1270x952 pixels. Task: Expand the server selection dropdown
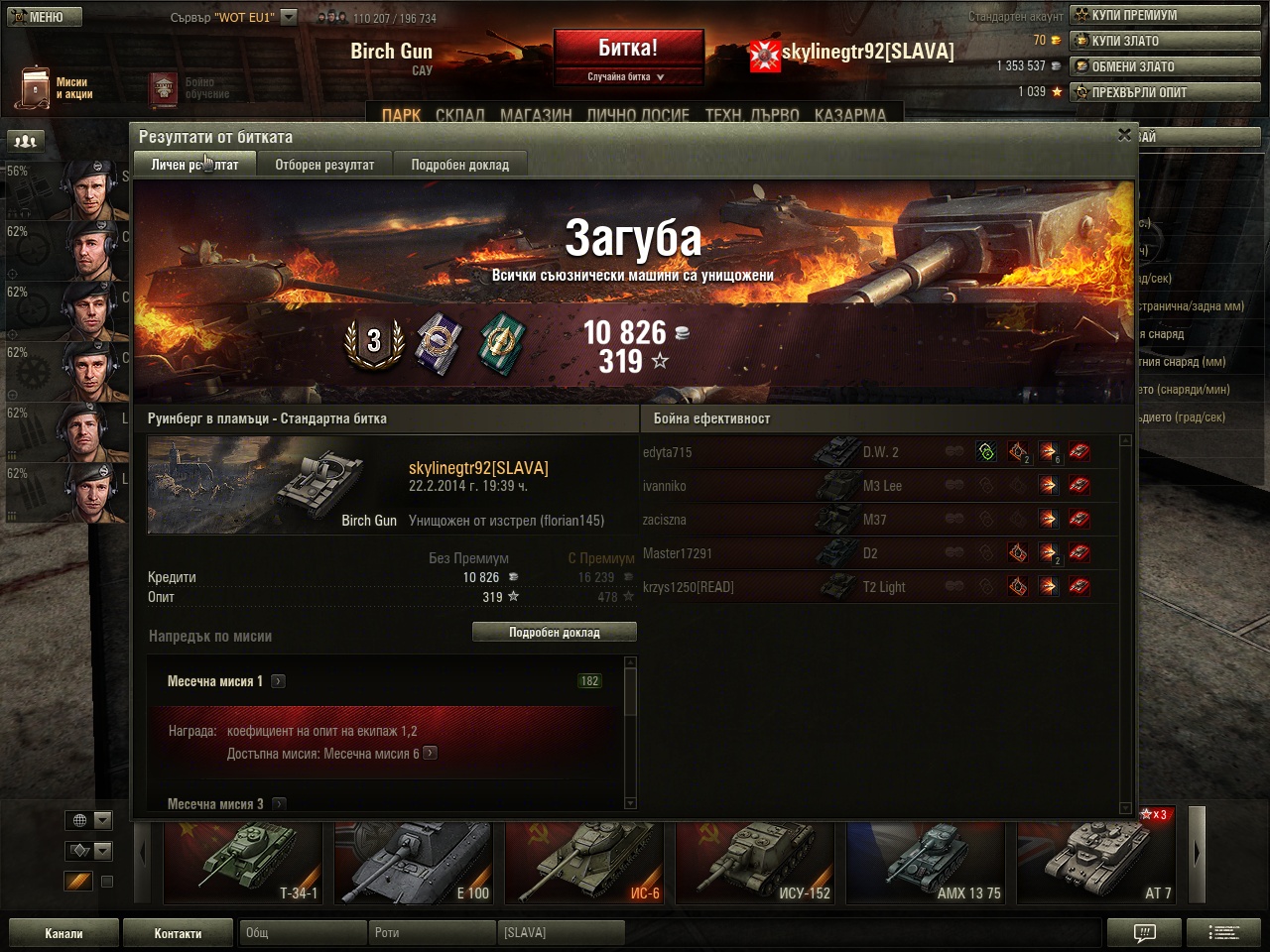click(288, 17)
